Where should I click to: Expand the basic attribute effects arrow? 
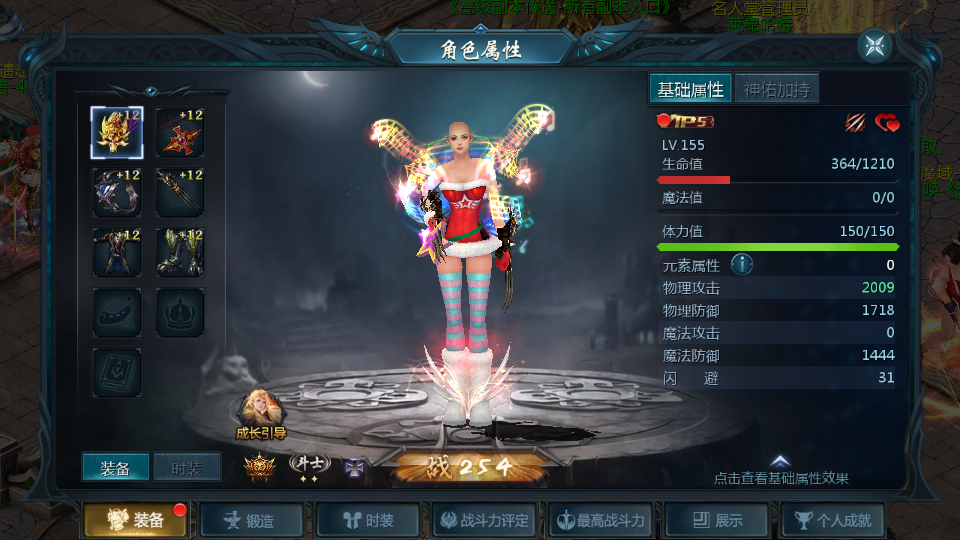pyautogui.click(x=781, y=461)
